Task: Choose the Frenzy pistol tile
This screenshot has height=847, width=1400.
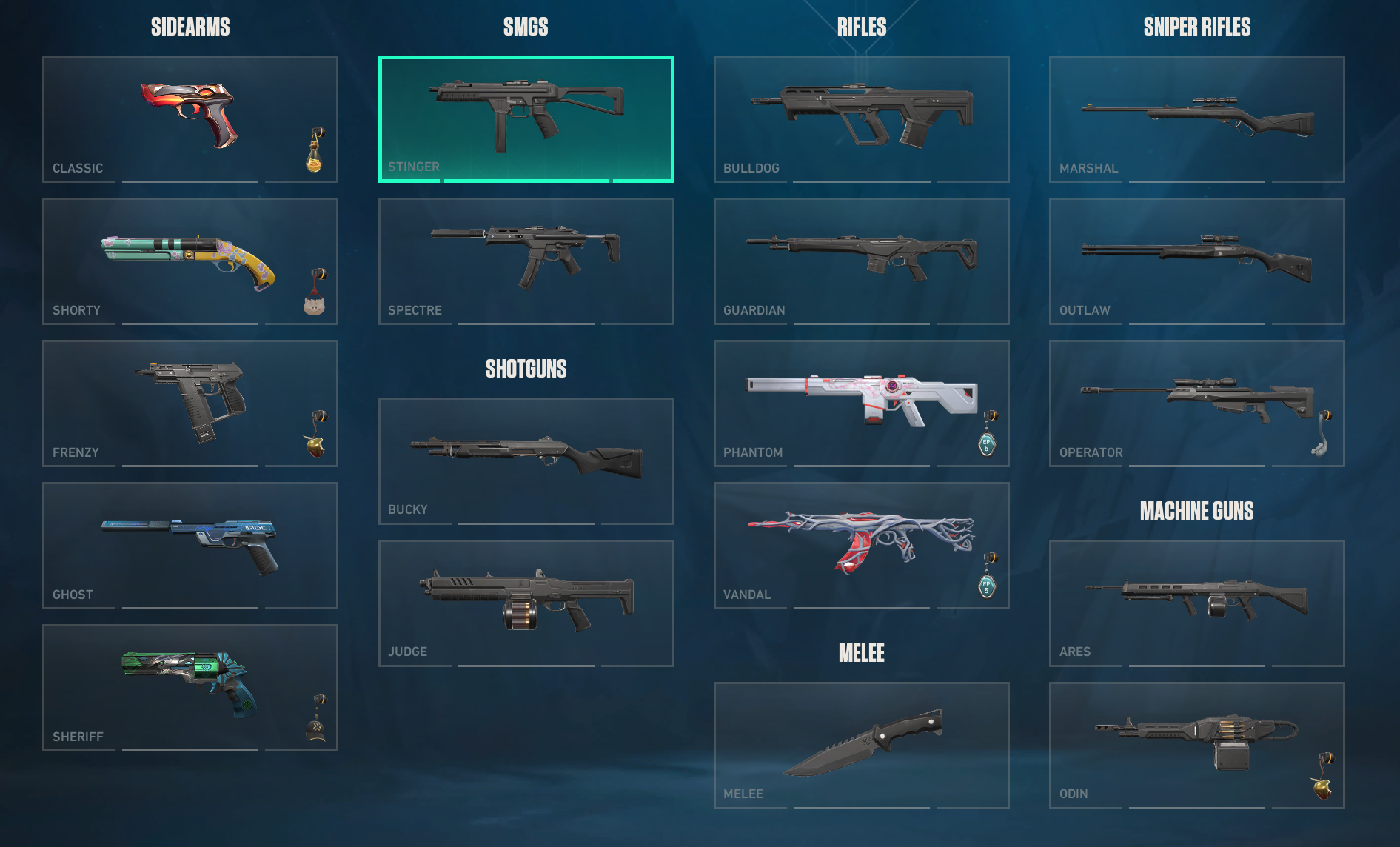Action: coord(190,403)
